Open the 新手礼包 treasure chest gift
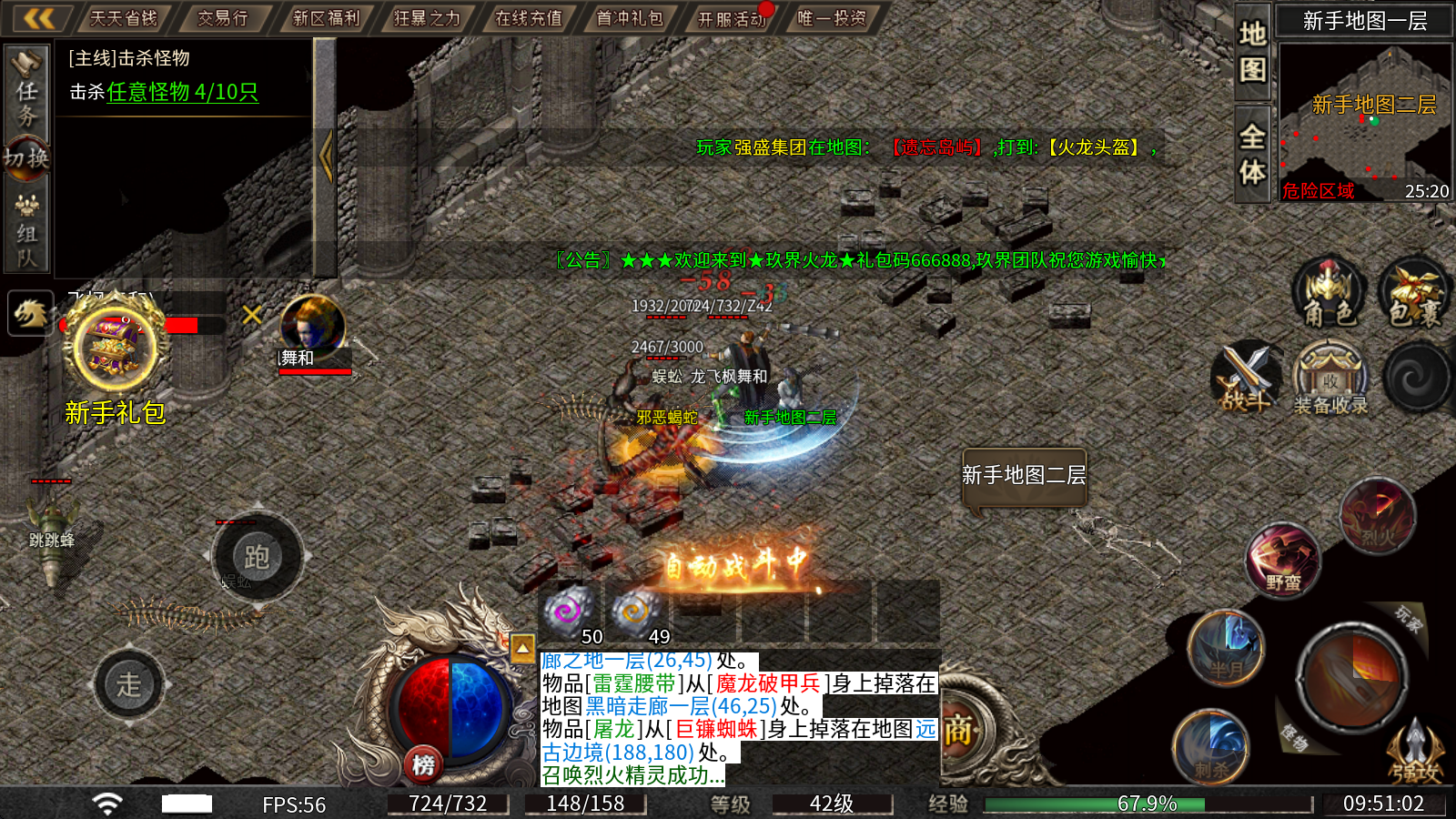Viewport: 1456px width, 819px height. [115, 350]
